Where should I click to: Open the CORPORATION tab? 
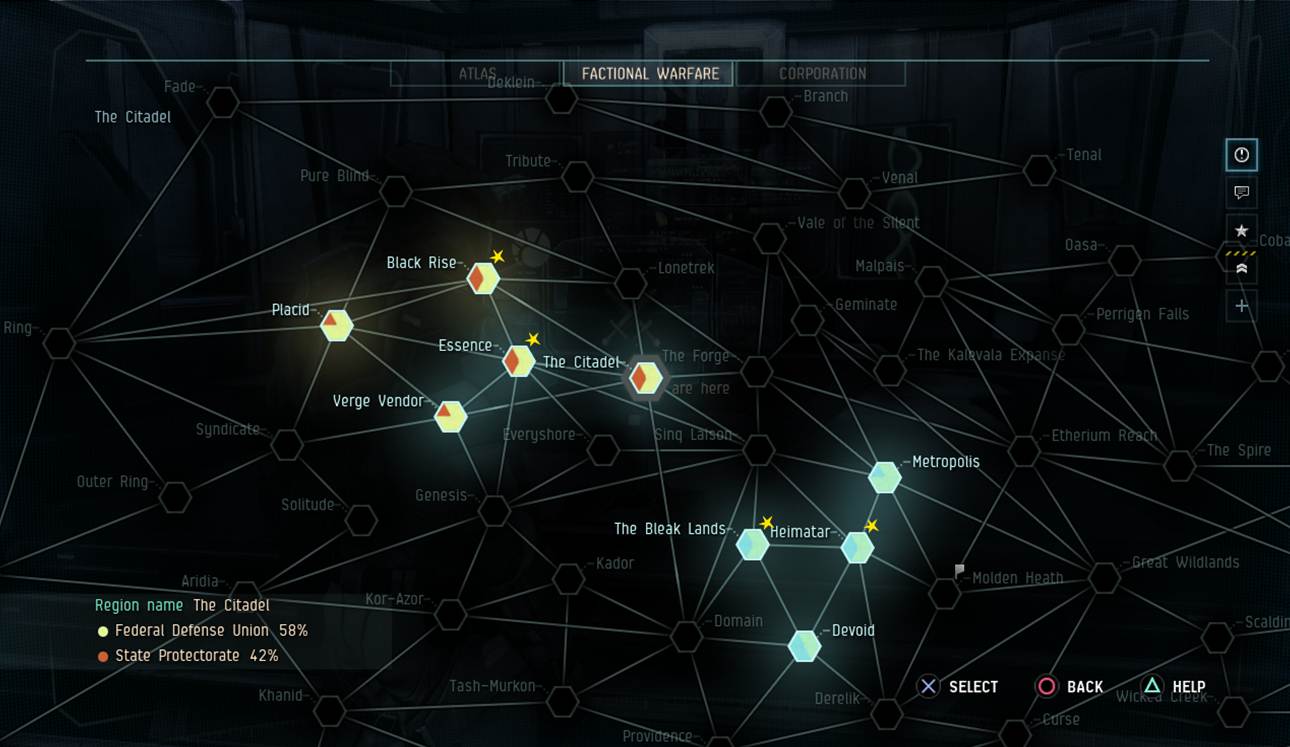tap(822, 73)
